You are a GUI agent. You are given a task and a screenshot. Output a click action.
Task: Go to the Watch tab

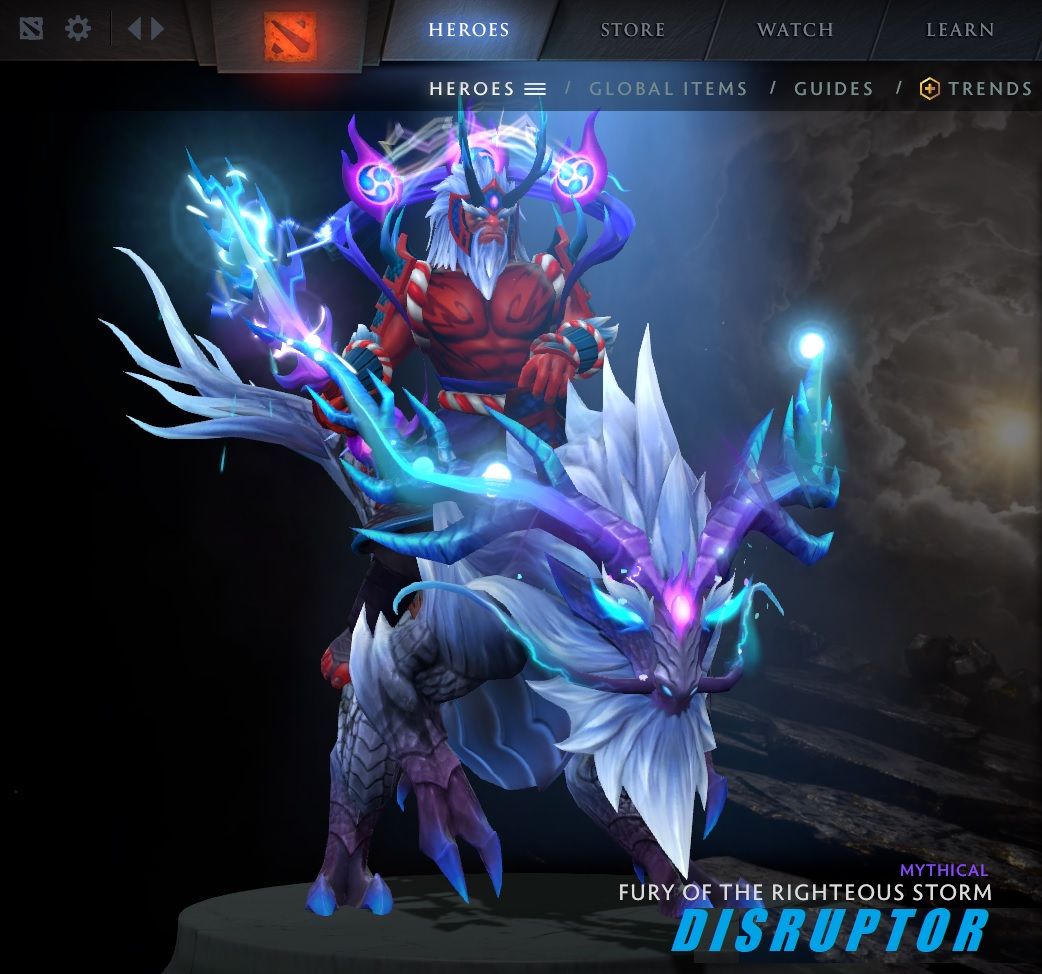(x=795, y=30)
